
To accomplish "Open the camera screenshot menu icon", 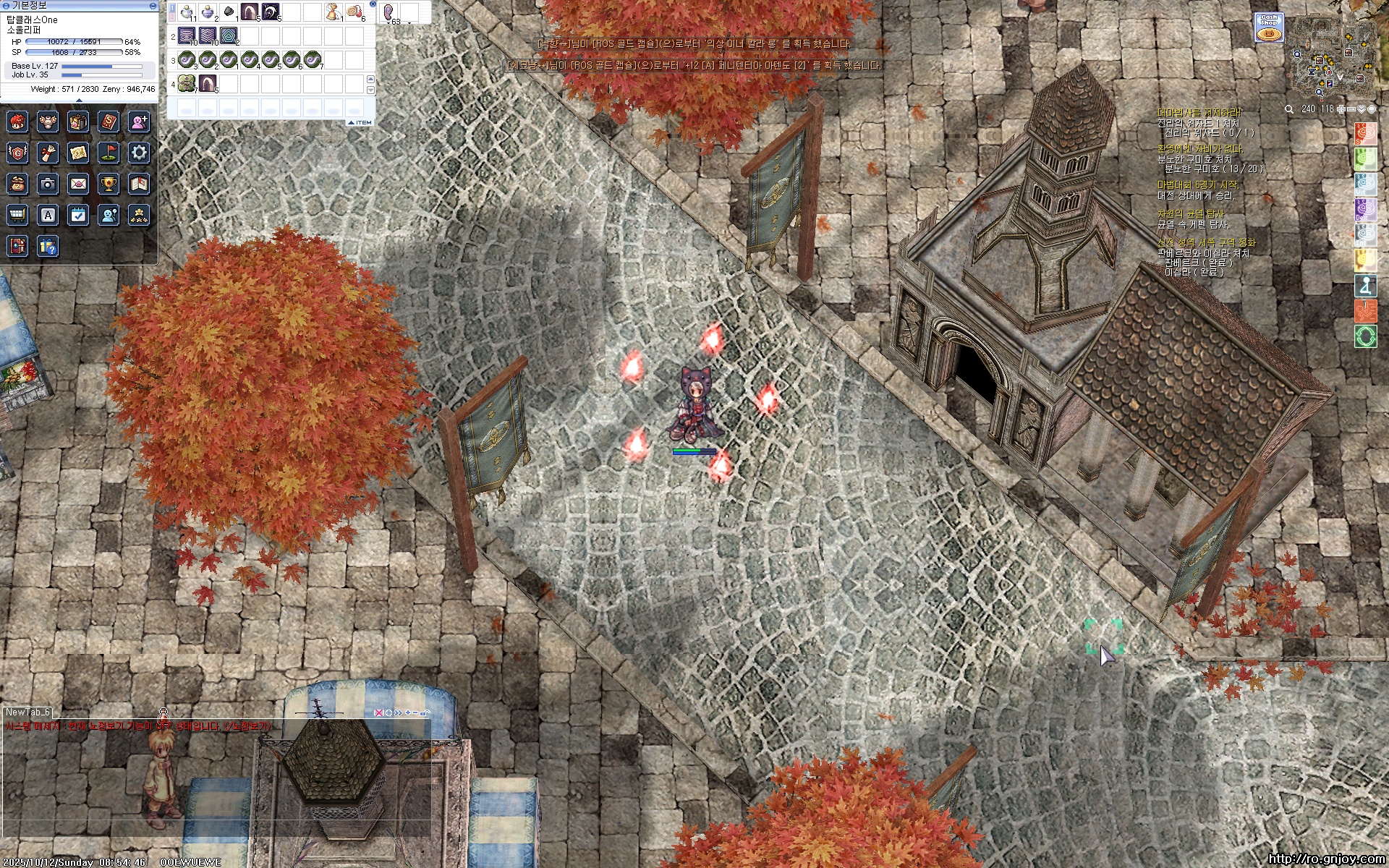I will coord(48,184).
